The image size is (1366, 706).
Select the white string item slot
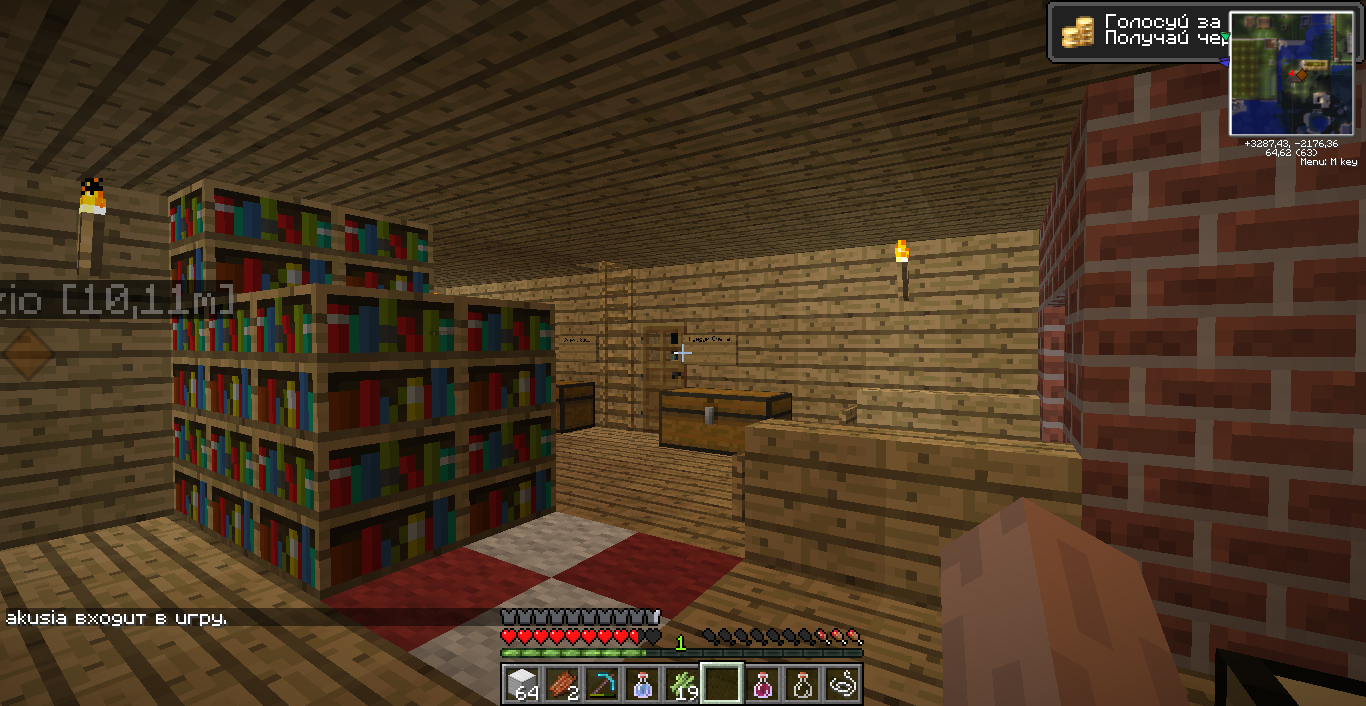click(842, 684)
